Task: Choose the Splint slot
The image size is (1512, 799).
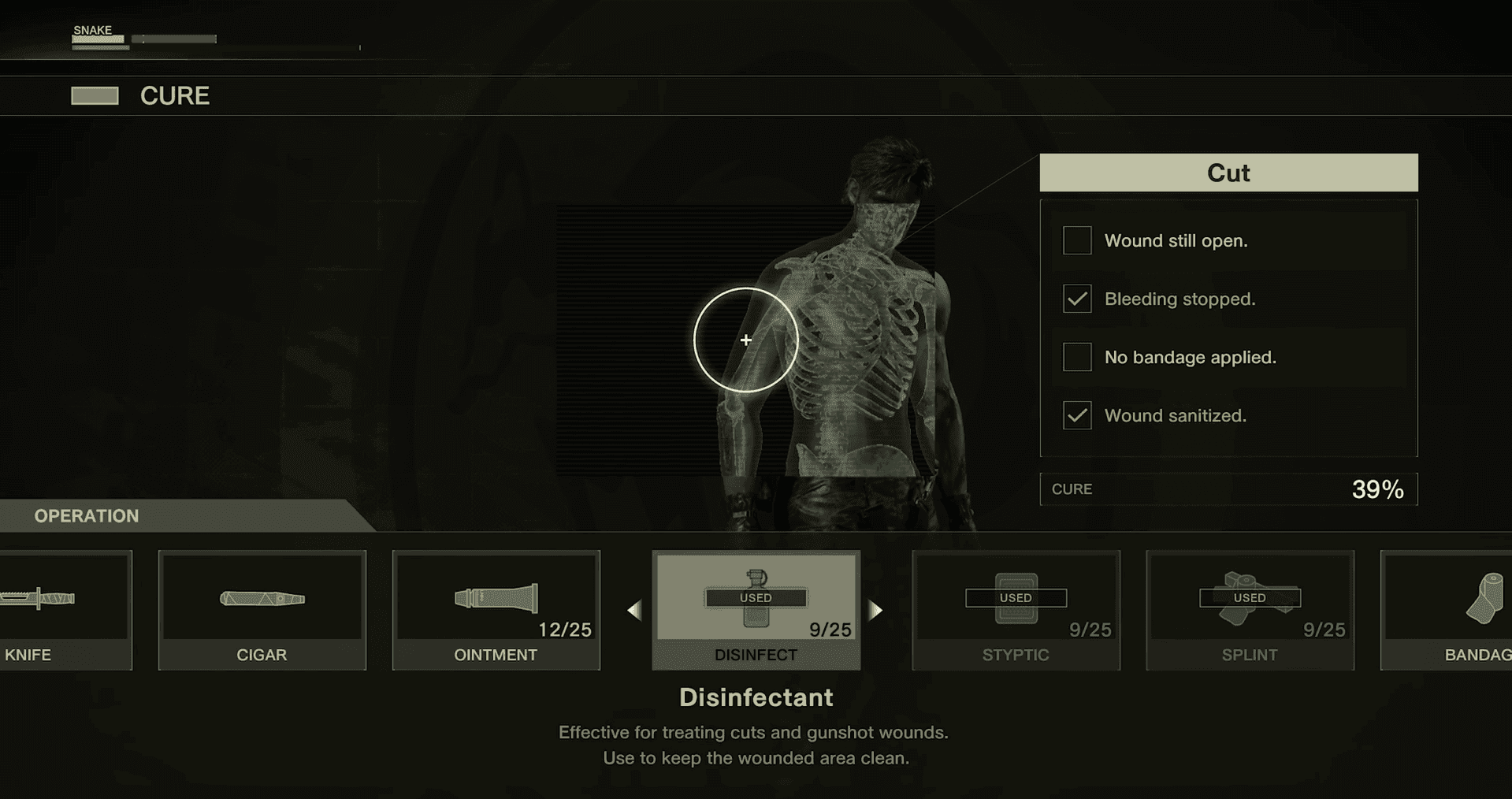Action: pos(1250,609)
